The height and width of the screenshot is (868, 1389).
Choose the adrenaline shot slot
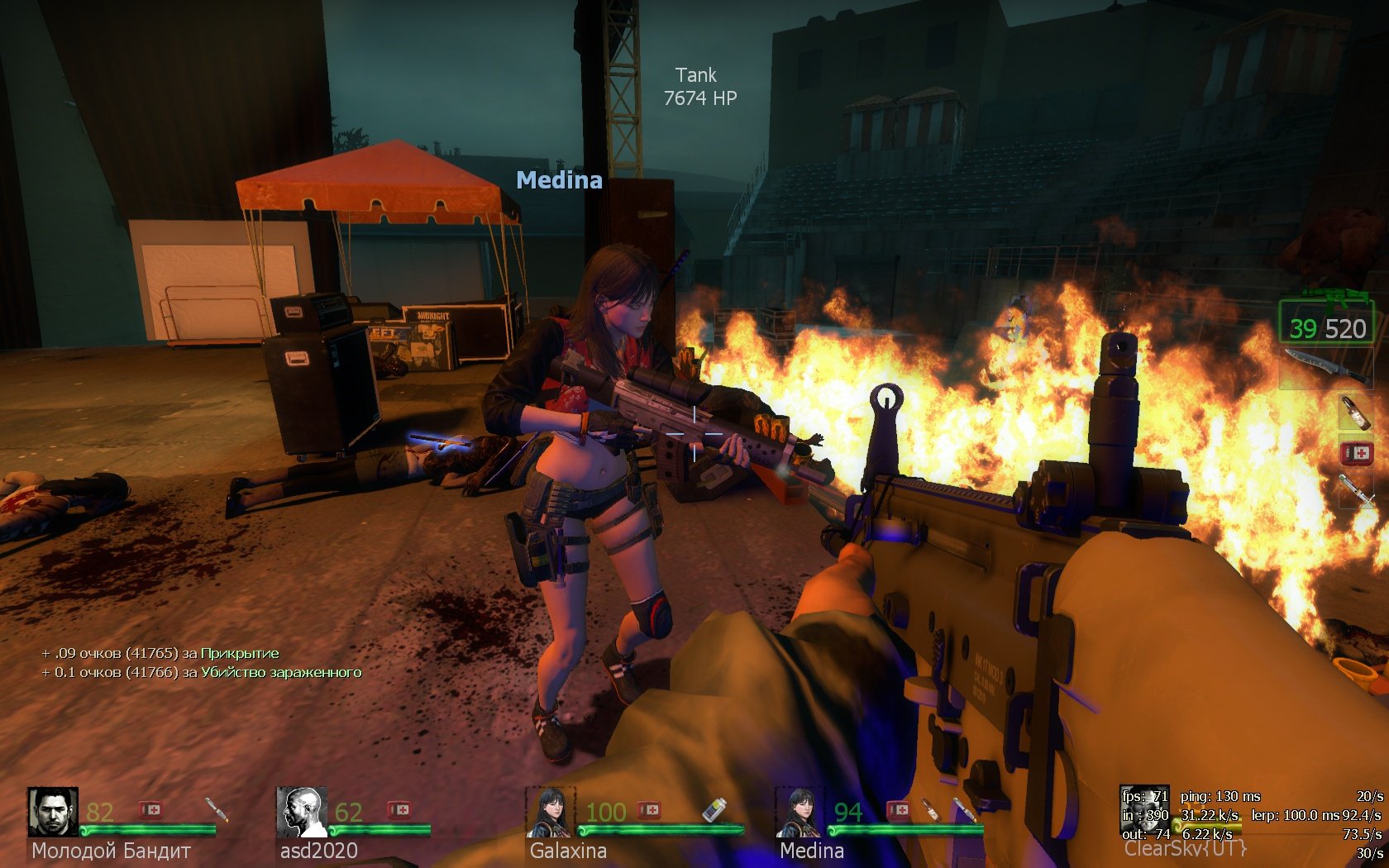[1357, 489]
